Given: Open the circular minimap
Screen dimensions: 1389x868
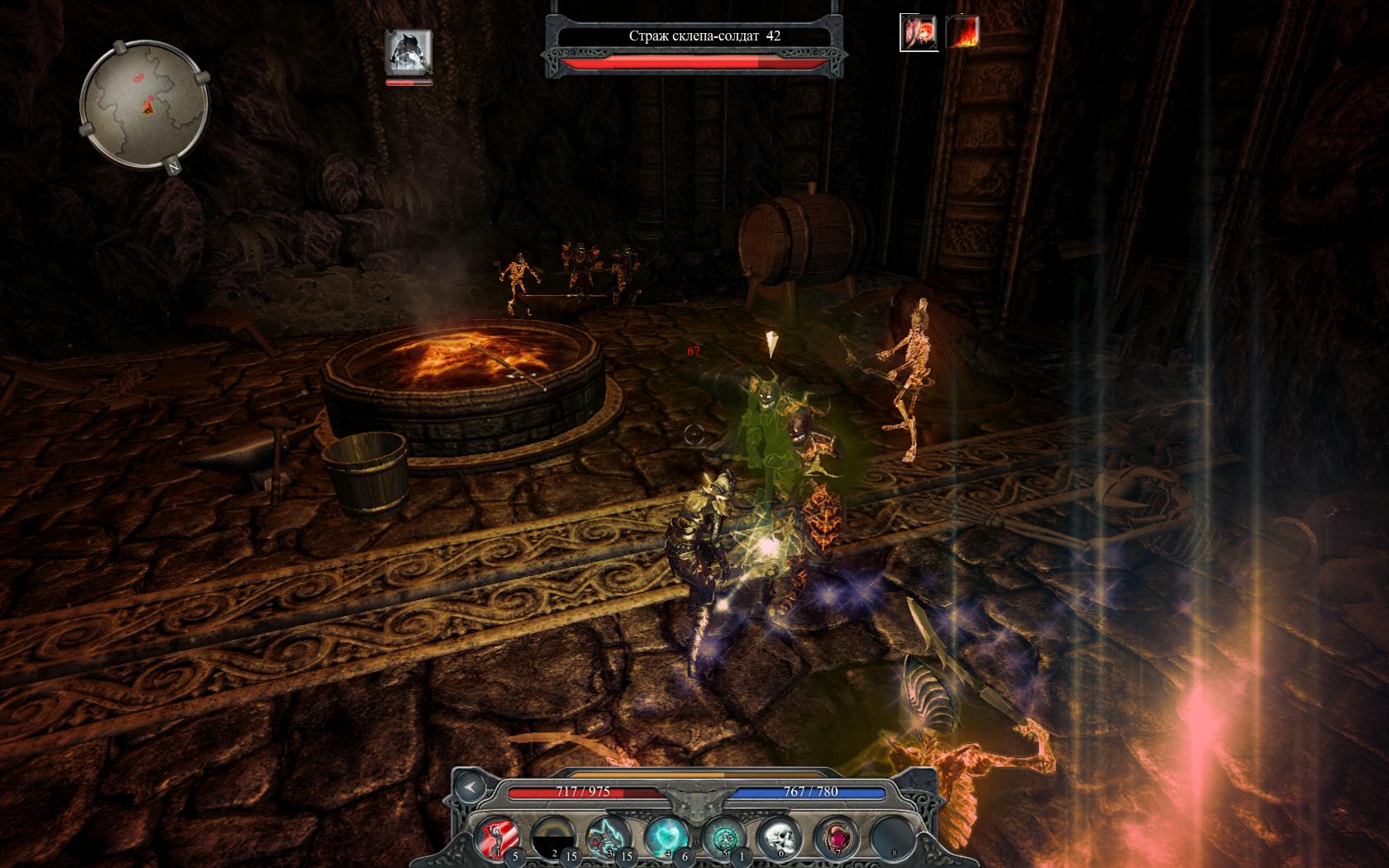Looking at the screenshot, I should [145, 104].
